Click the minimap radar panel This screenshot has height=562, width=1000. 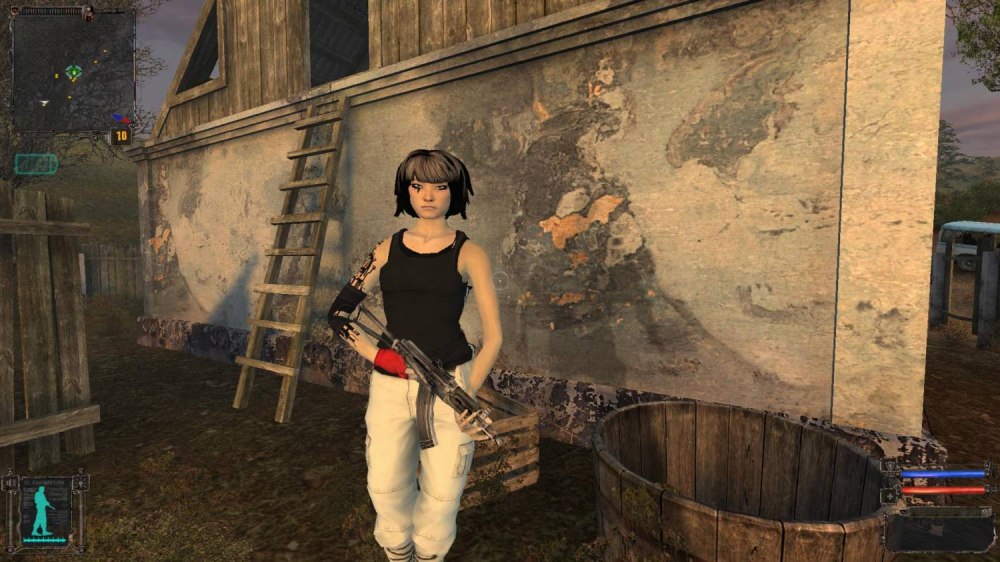pos(73,72)
